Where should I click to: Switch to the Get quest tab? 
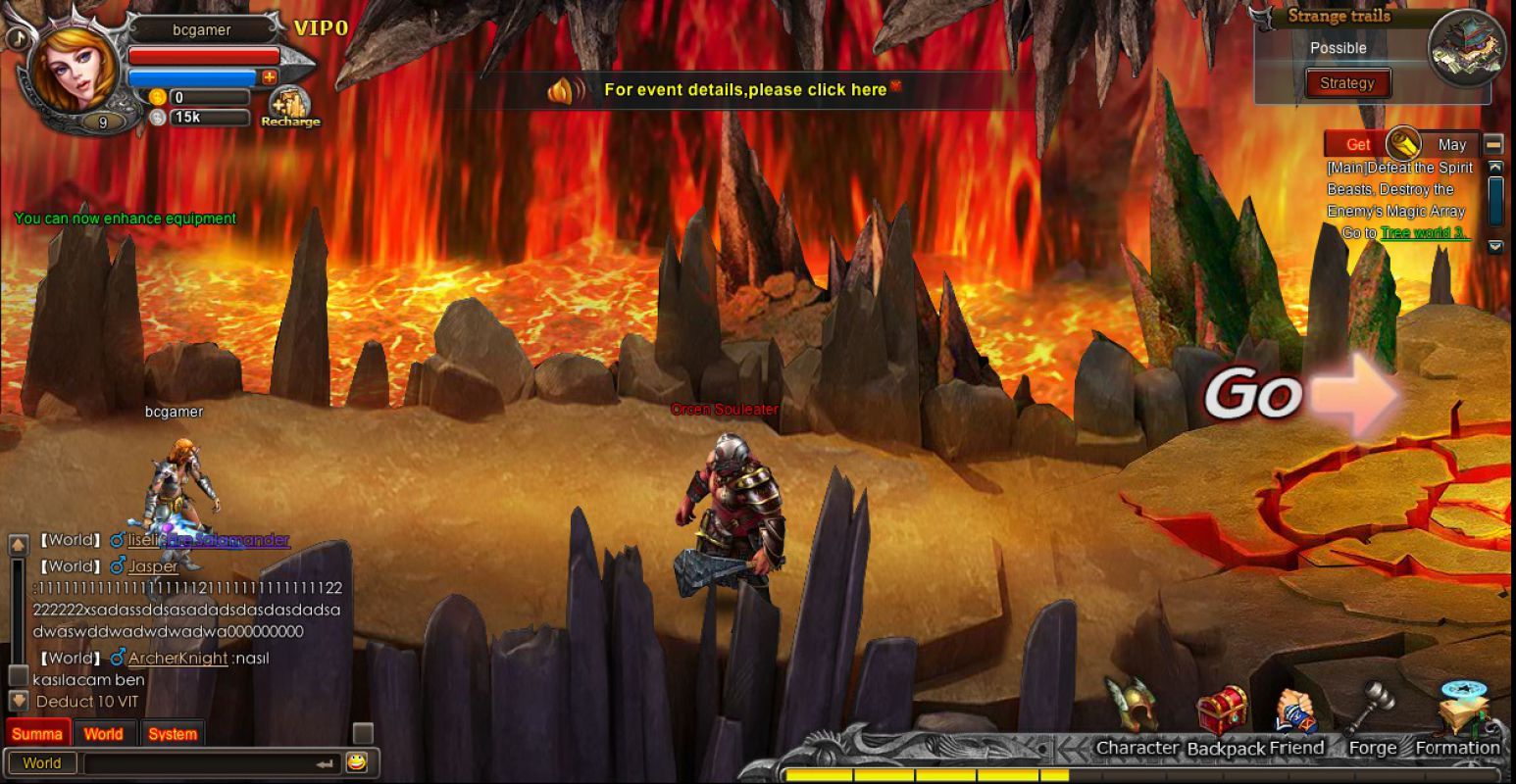coord(1358,144)
